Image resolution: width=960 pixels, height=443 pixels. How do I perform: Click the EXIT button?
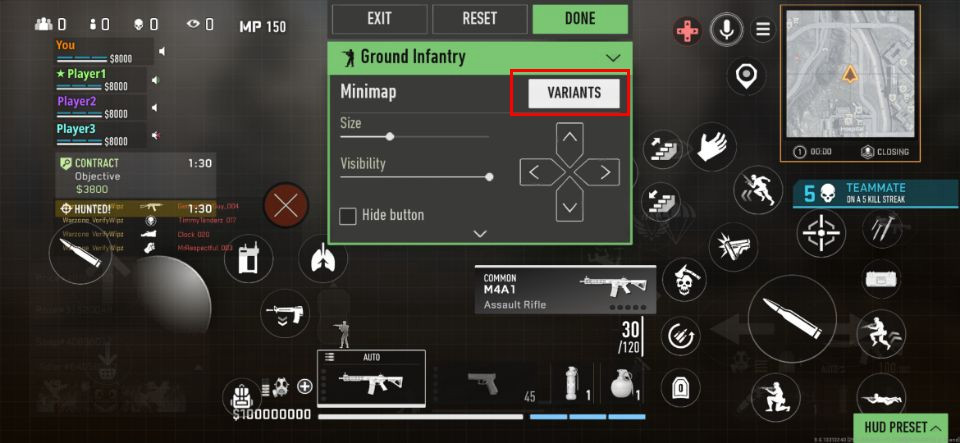(379, 18)
